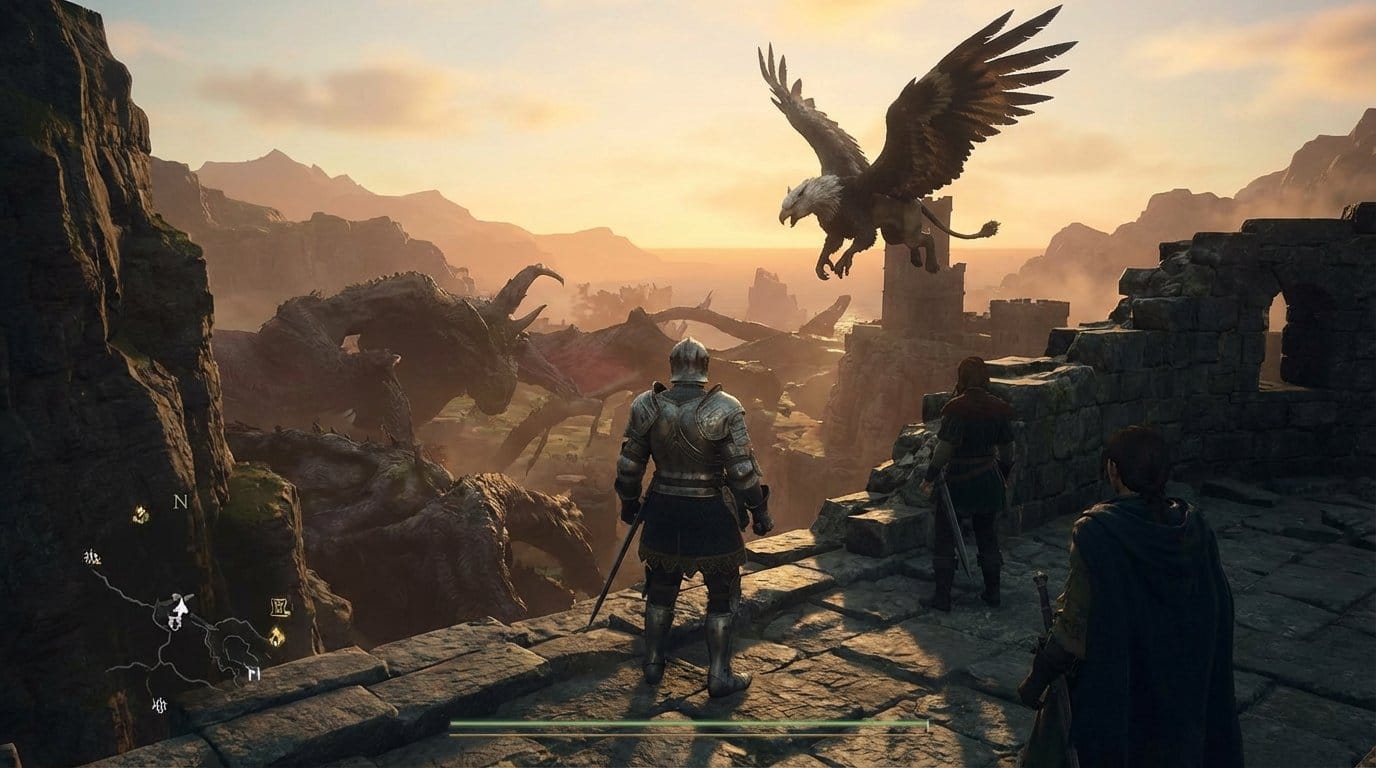The image size is (1376, 768).
Task: Select the white player arrow on the minimap
Action: pyautogui.click(x=180, y=606)
